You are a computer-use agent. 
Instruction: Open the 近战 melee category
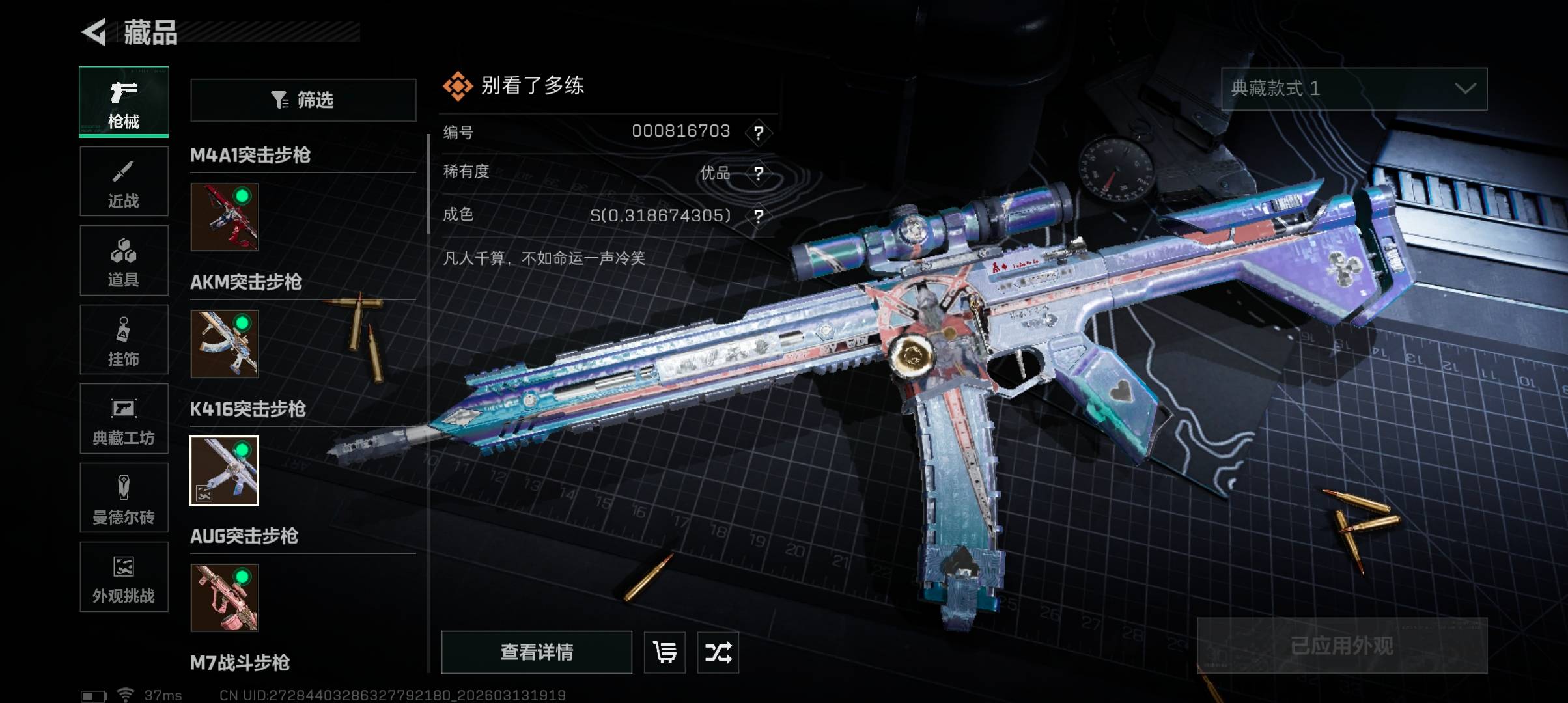(x=124, y=182)
